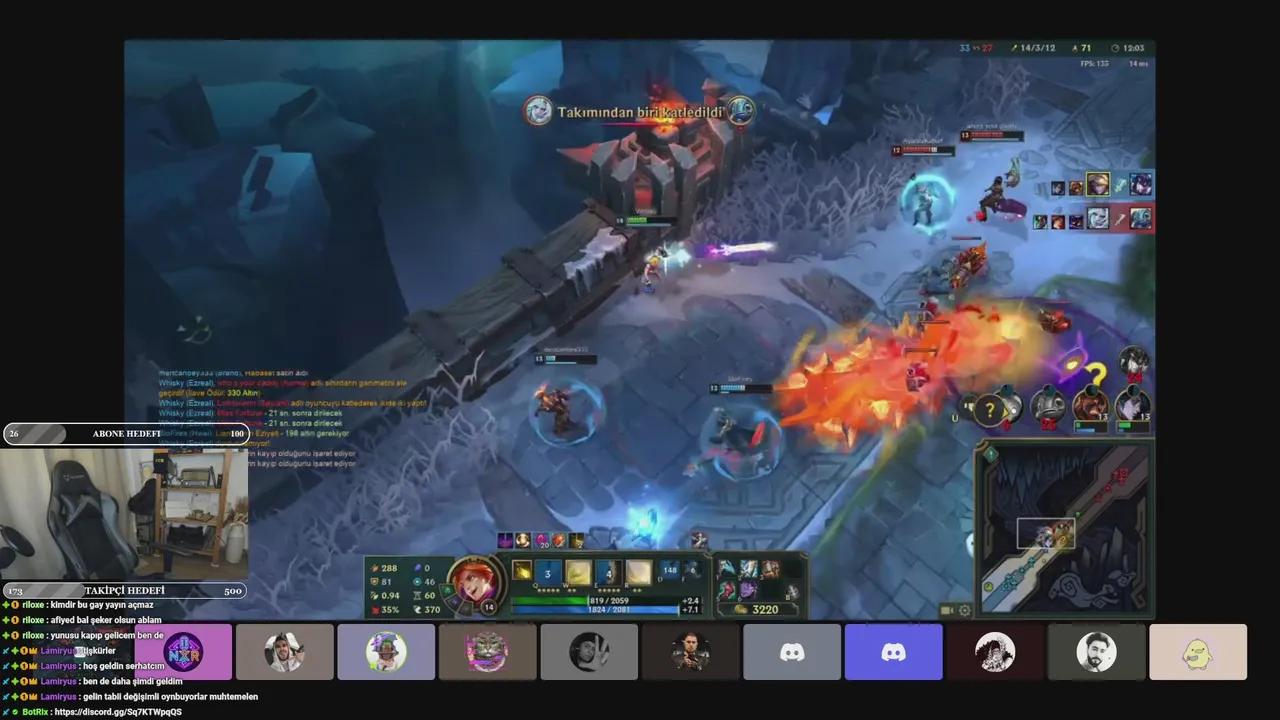
Task: Click the NXR team logo avatar
Action: point(183,651)
